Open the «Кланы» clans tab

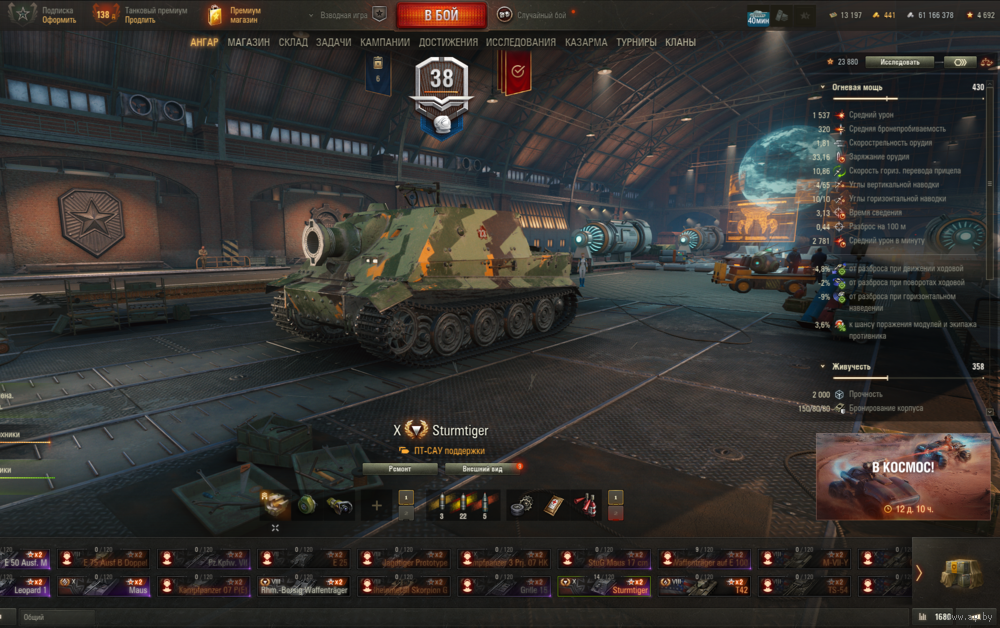681,43
